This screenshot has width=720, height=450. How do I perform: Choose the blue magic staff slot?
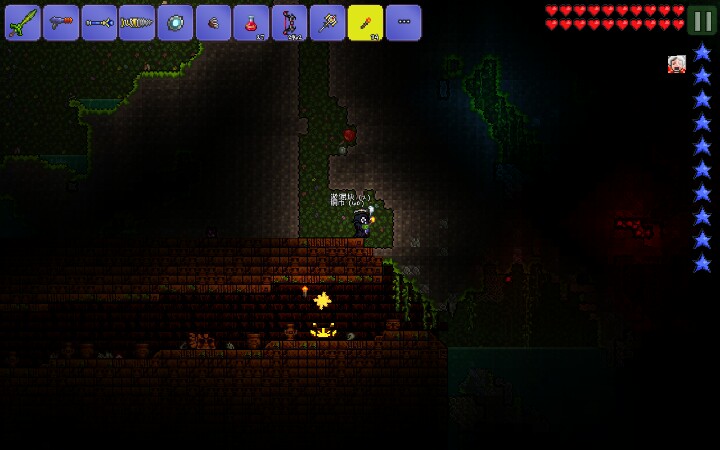pos(99,22)
